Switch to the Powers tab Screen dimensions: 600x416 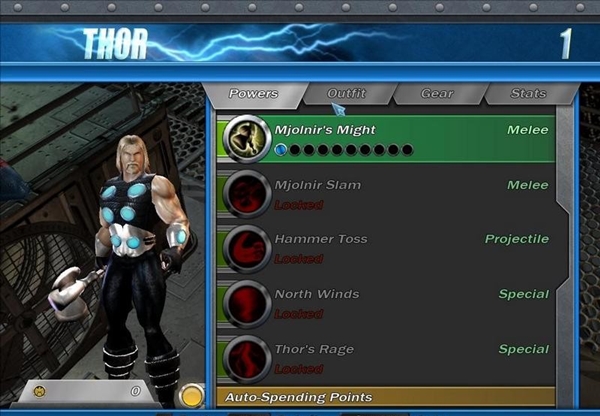click(253, 94)
